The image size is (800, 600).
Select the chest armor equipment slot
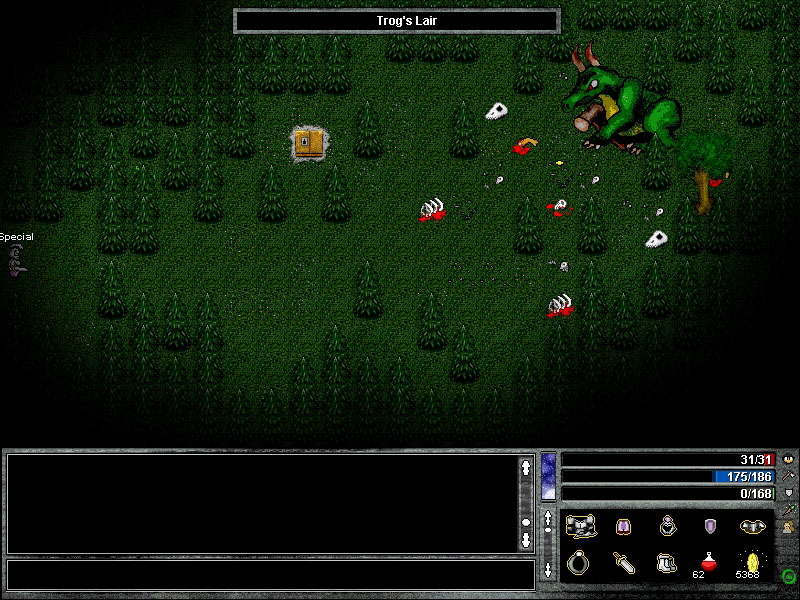(x=579, y=526)
